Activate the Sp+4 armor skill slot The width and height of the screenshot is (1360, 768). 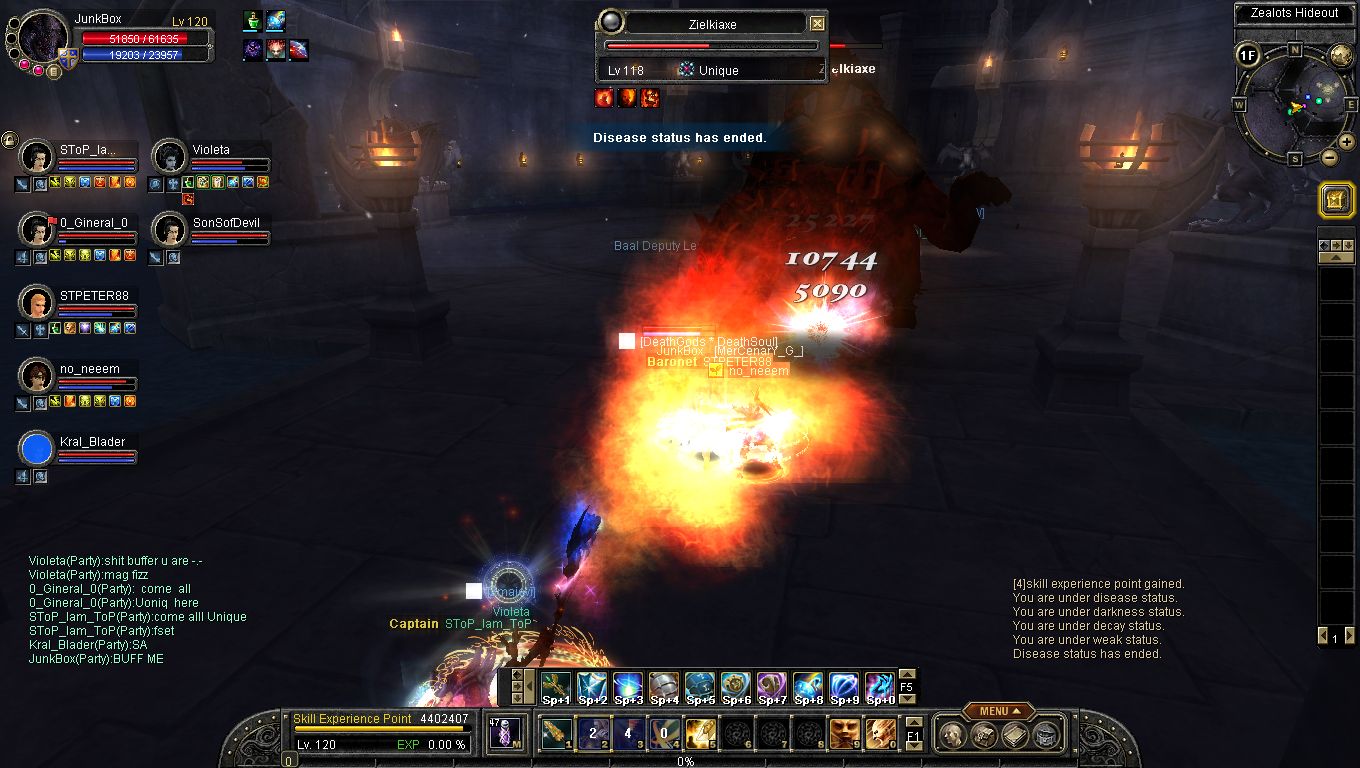[x=664, y=686]
